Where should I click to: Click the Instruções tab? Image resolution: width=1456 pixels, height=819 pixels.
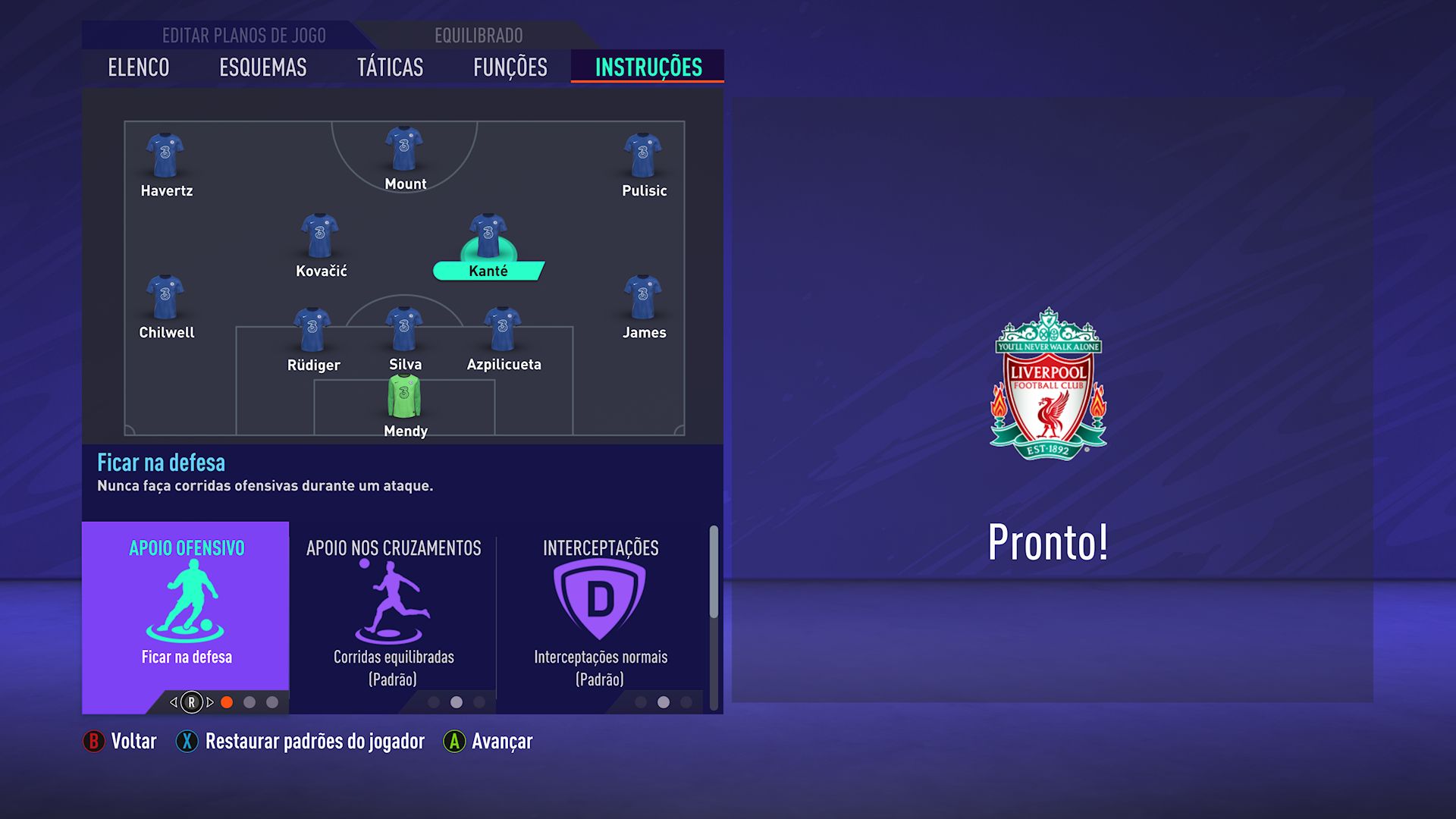tap(648, 67)
